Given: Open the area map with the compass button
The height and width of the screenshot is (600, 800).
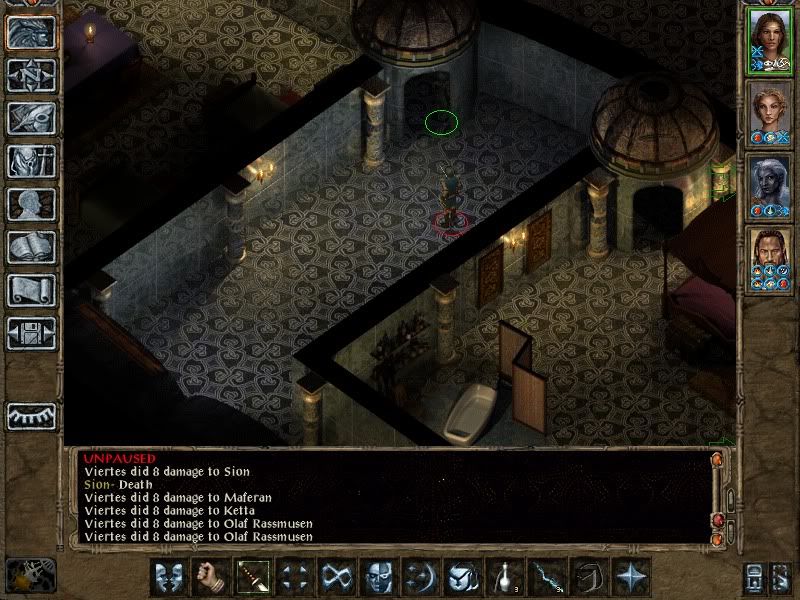Looking at the screenshot, I should coord(31,74).
